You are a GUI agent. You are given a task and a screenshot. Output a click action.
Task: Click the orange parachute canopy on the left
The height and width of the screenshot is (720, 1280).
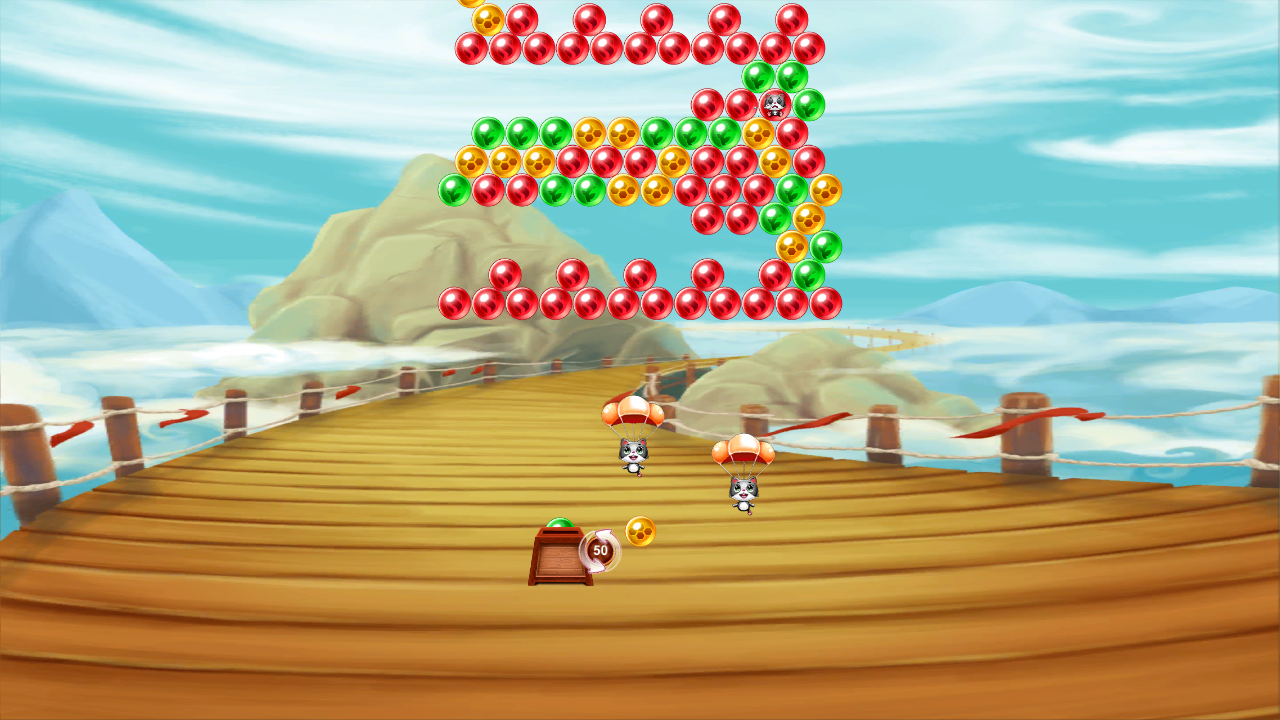633,412
